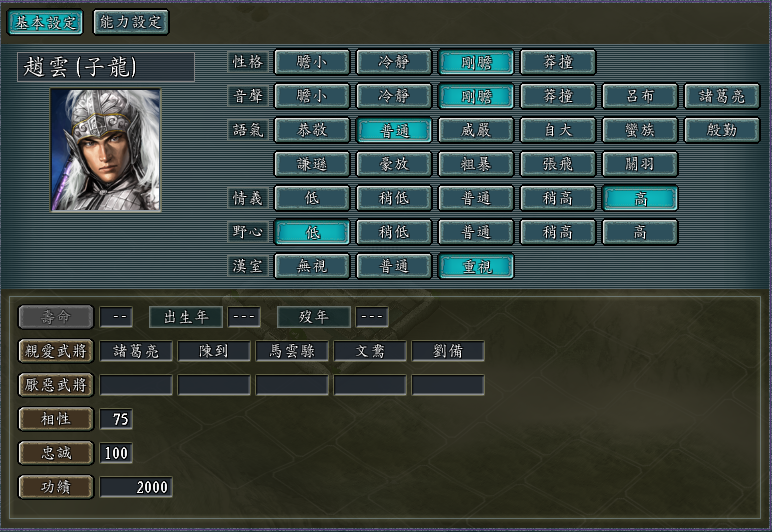Select the 功績 button
772x532 pixels.
point(56,487)
